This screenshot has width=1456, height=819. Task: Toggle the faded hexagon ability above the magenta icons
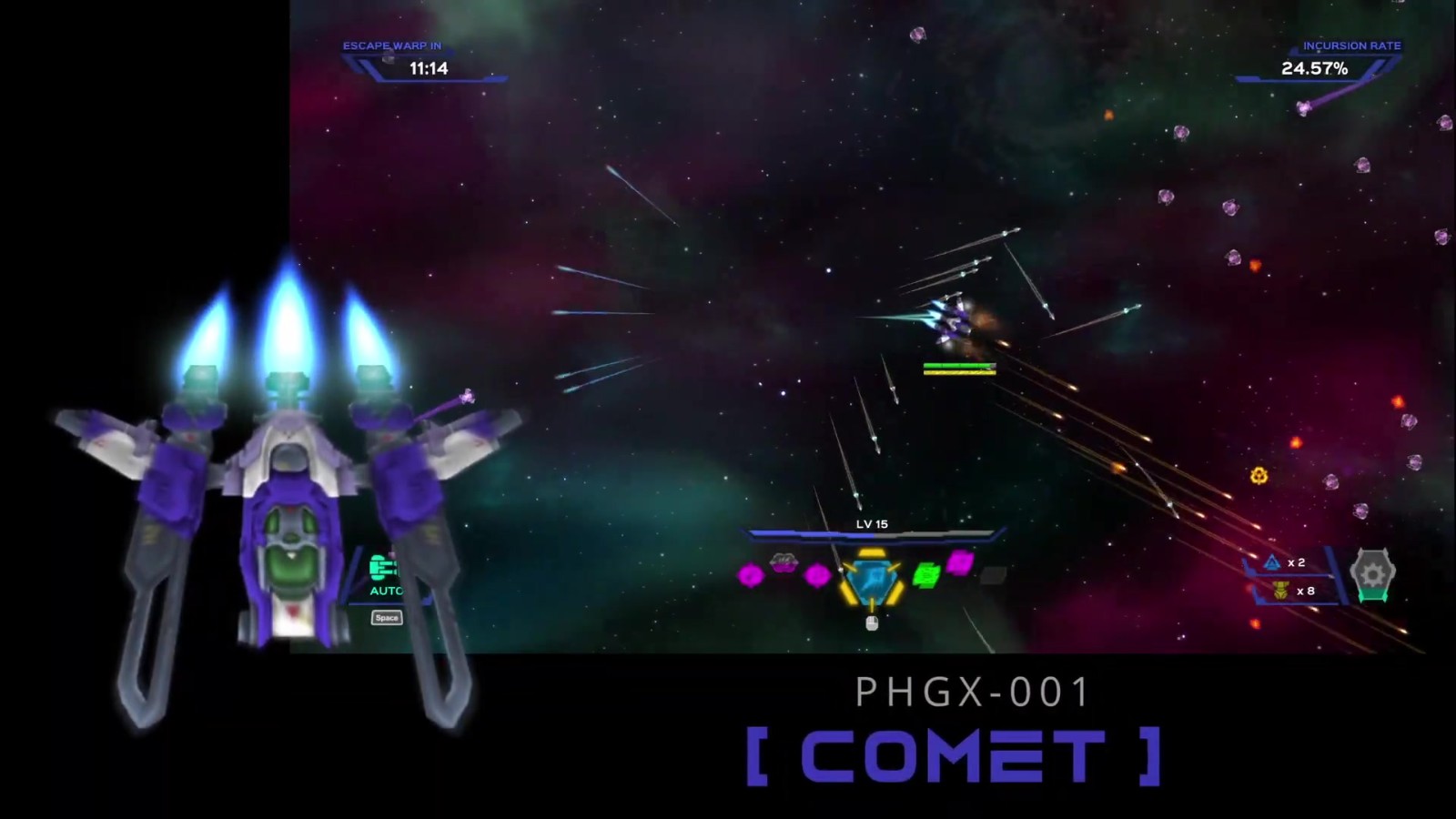784,563
